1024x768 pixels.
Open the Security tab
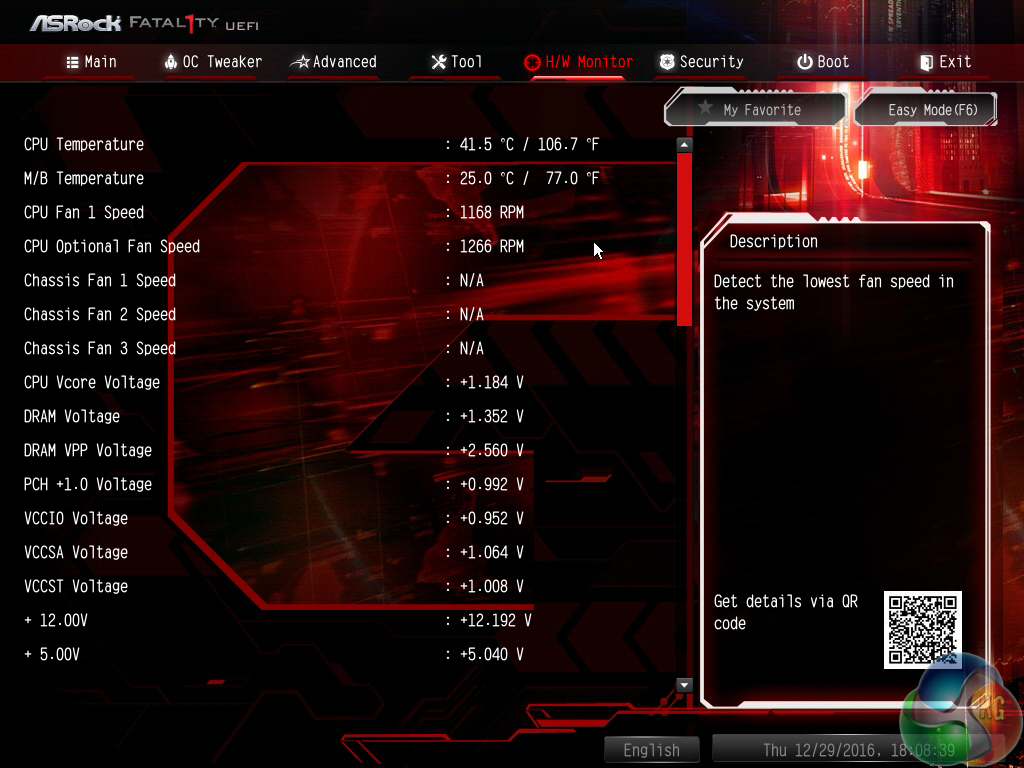(701, 62)
